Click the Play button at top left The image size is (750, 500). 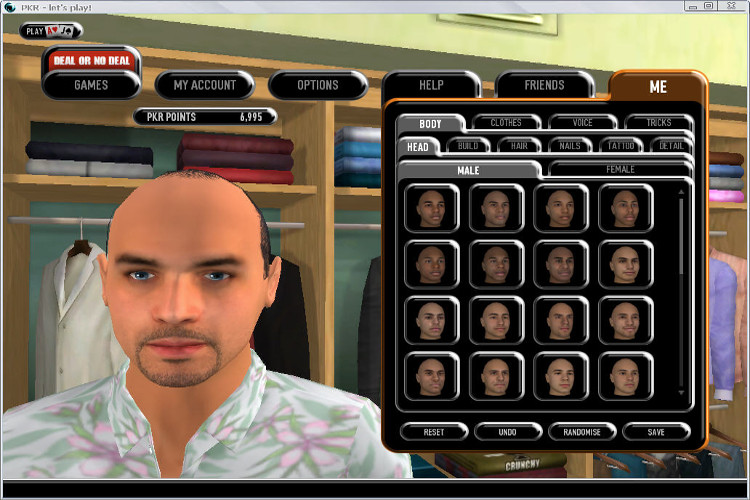pyautogui.click(x=50, y=31)
